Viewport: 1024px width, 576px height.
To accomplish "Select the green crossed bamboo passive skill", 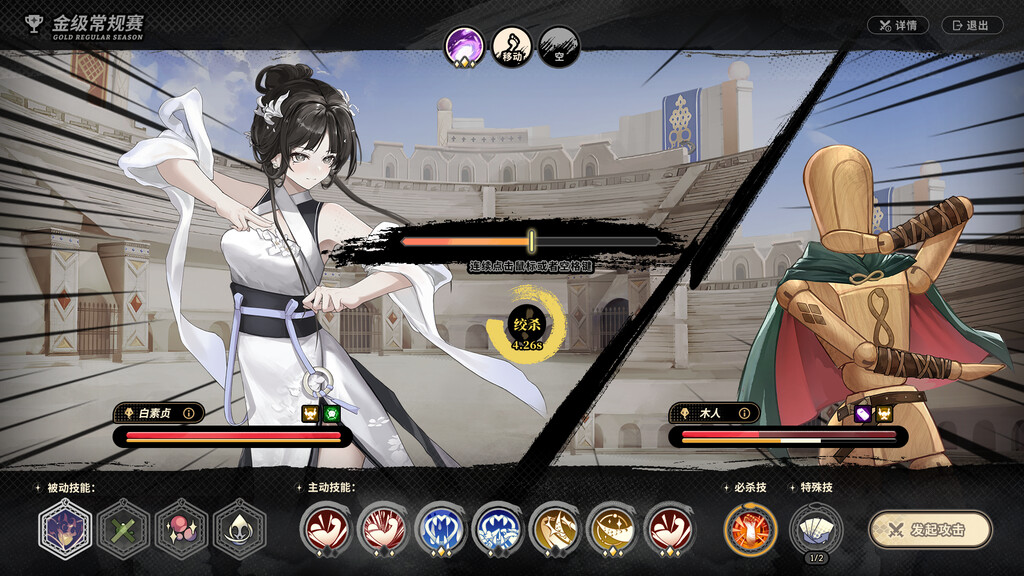I will pyautogui.click(x=123, y=529).
